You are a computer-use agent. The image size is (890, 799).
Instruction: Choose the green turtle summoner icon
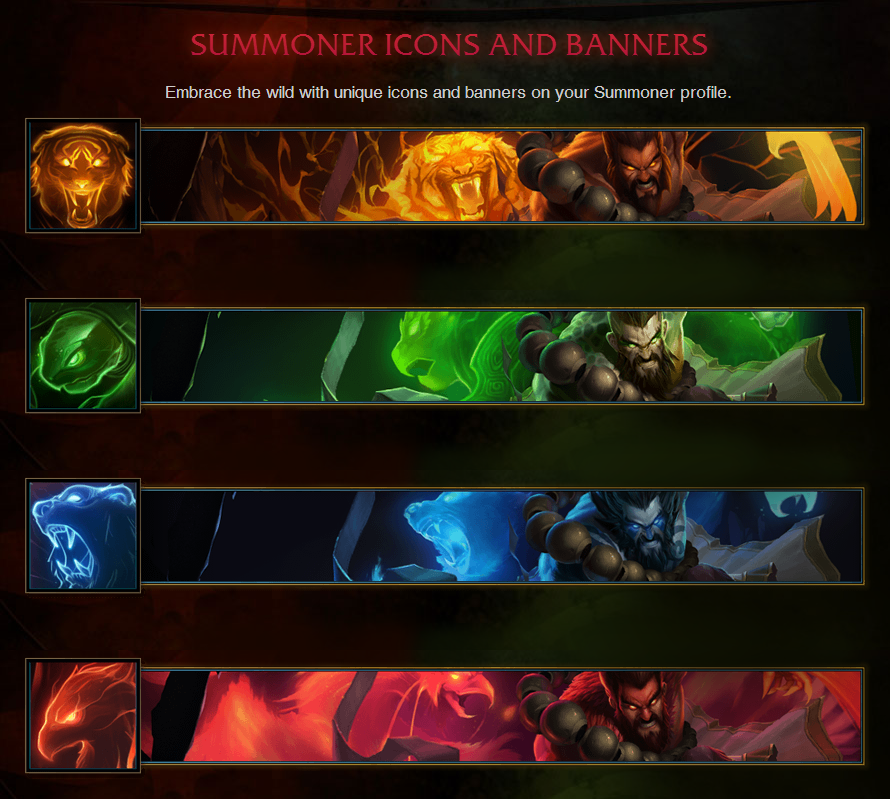point(83,356)
